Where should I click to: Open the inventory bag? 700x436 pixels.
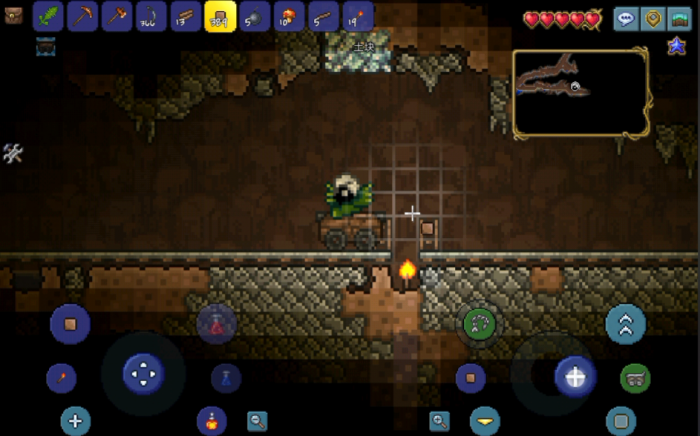pos(12,16)
